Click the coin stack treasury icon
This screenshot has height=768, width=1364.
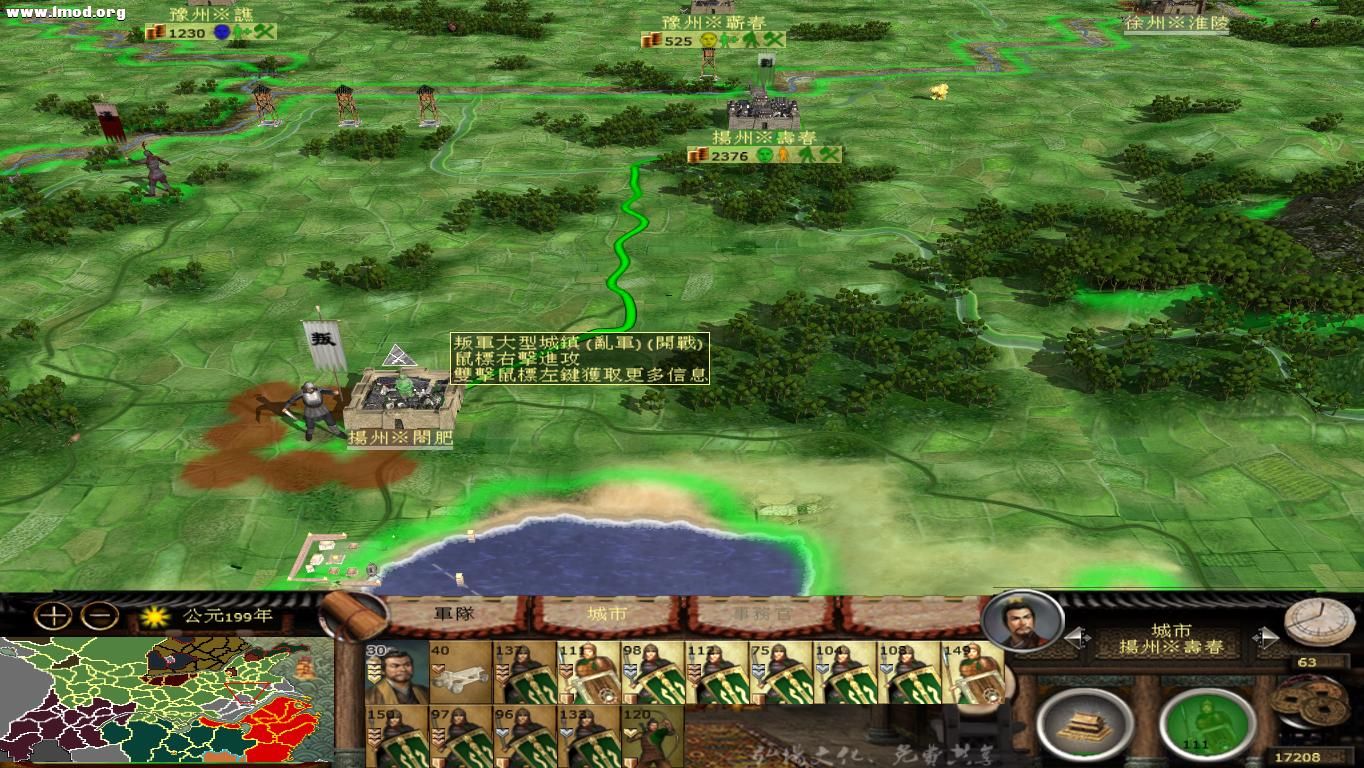pos(1310,705)
